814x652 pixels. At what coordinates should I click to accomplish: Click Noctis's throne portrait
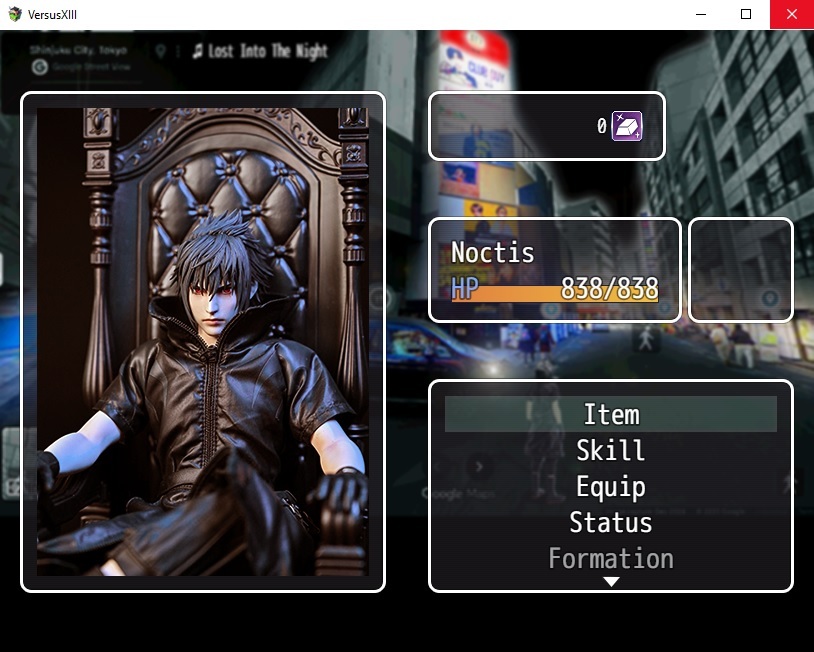click(203, 342)
